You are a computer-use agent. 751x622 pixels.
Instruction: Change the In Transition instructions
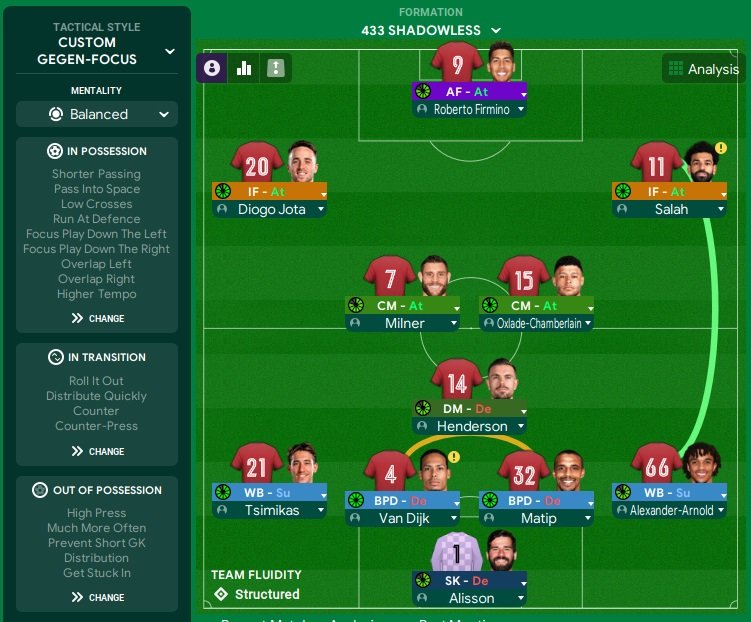pos(98,451)
